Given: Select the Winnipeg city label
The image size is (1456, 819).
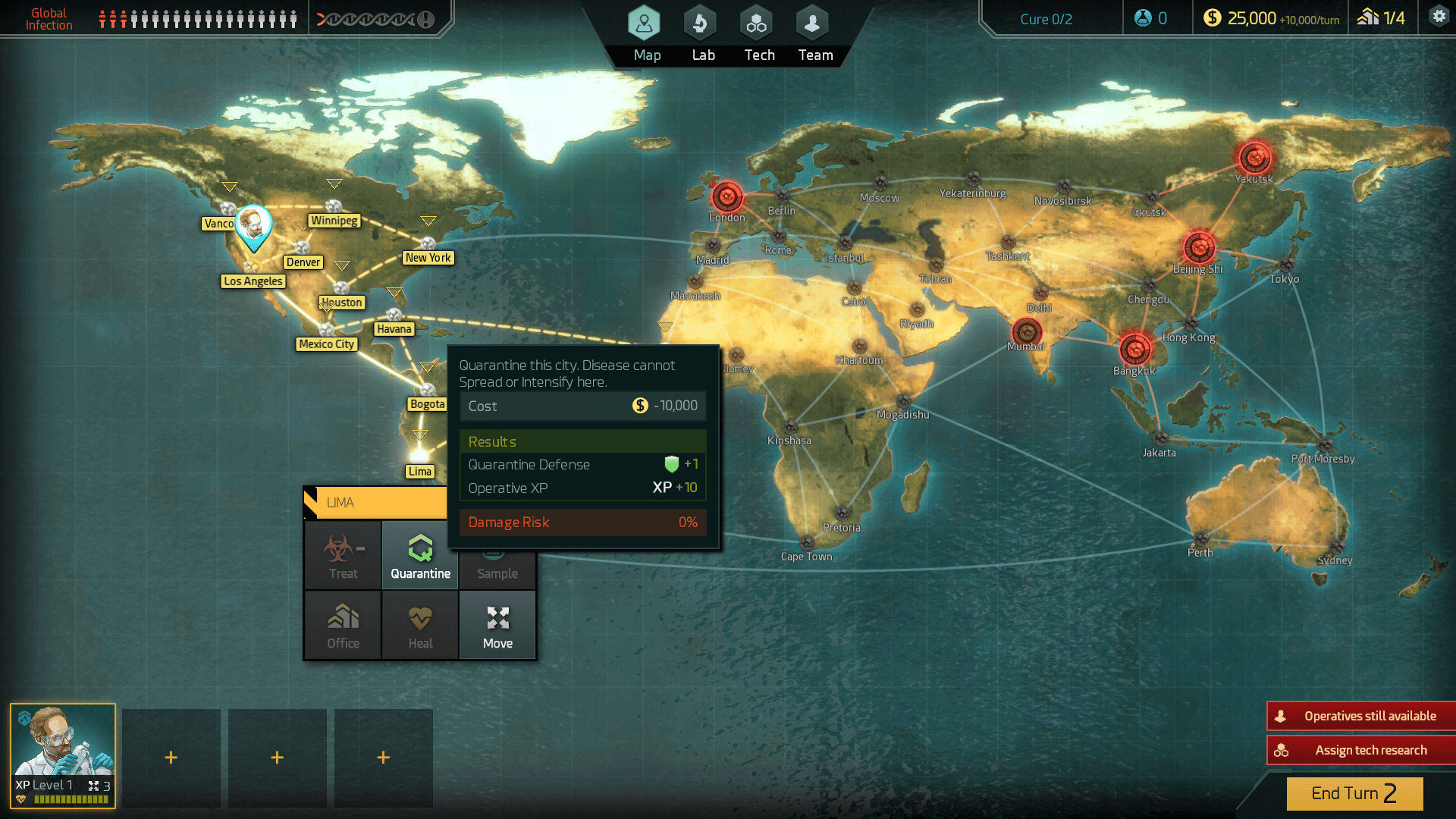Looking at the screenshot, I should pos(334,221).
